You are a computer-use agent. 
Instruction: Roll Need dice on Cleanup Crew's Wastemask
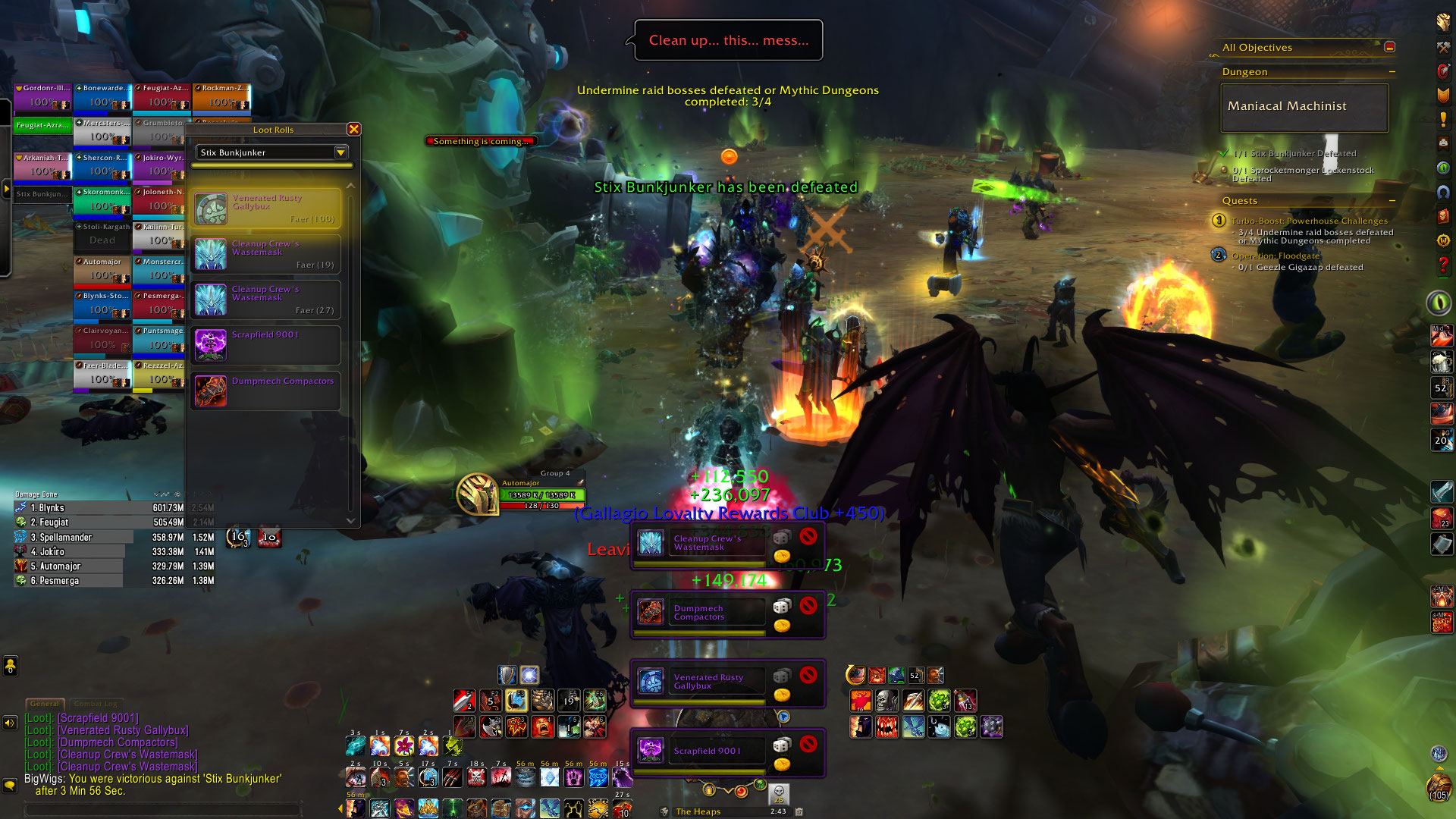tap(782, 538)
